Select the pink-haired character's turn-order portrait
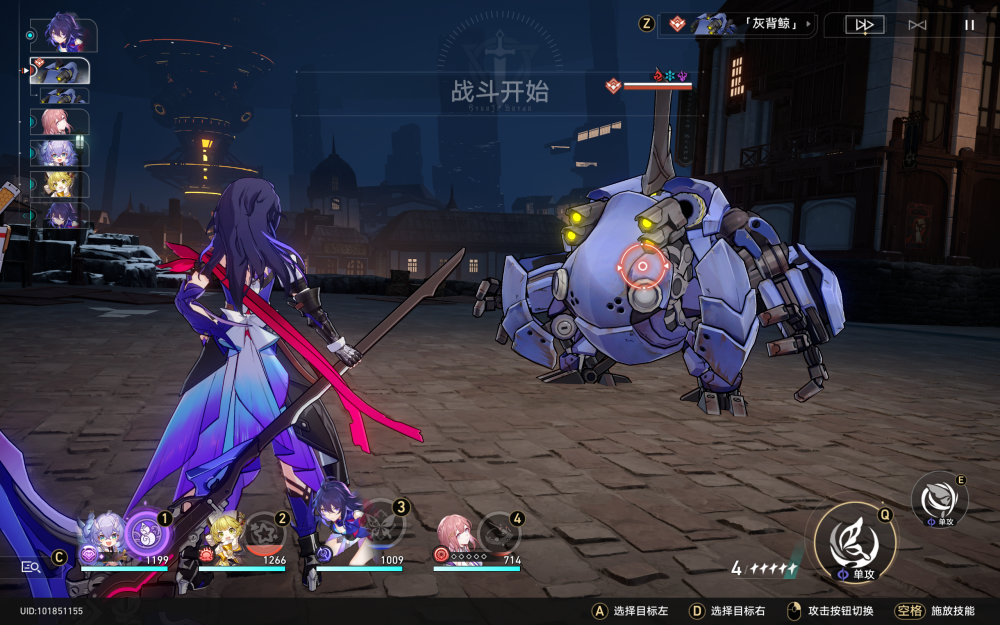 [64, 122]
